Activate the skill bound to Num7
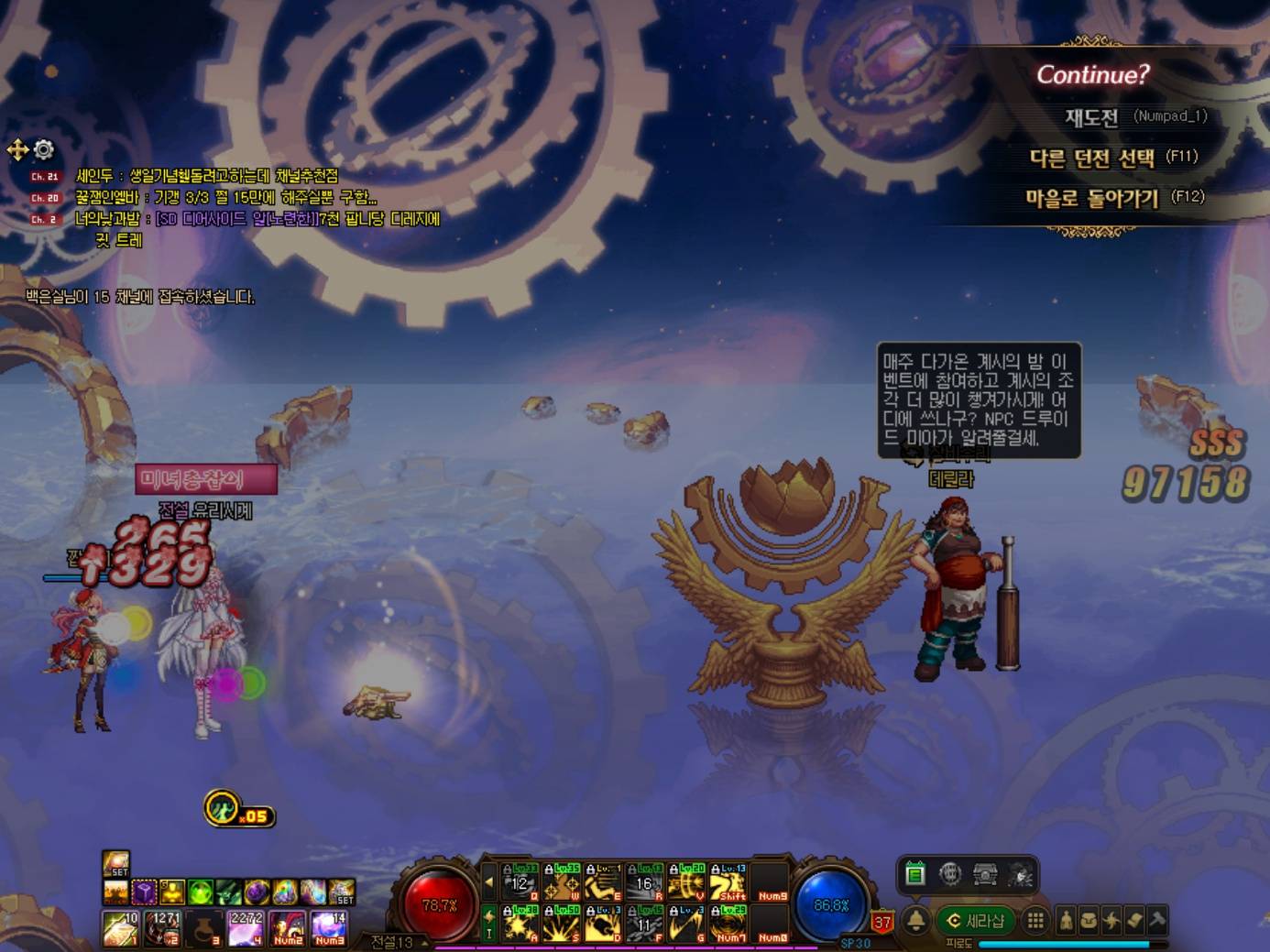Screen dimensions: 1270x952 click(729, 924)
